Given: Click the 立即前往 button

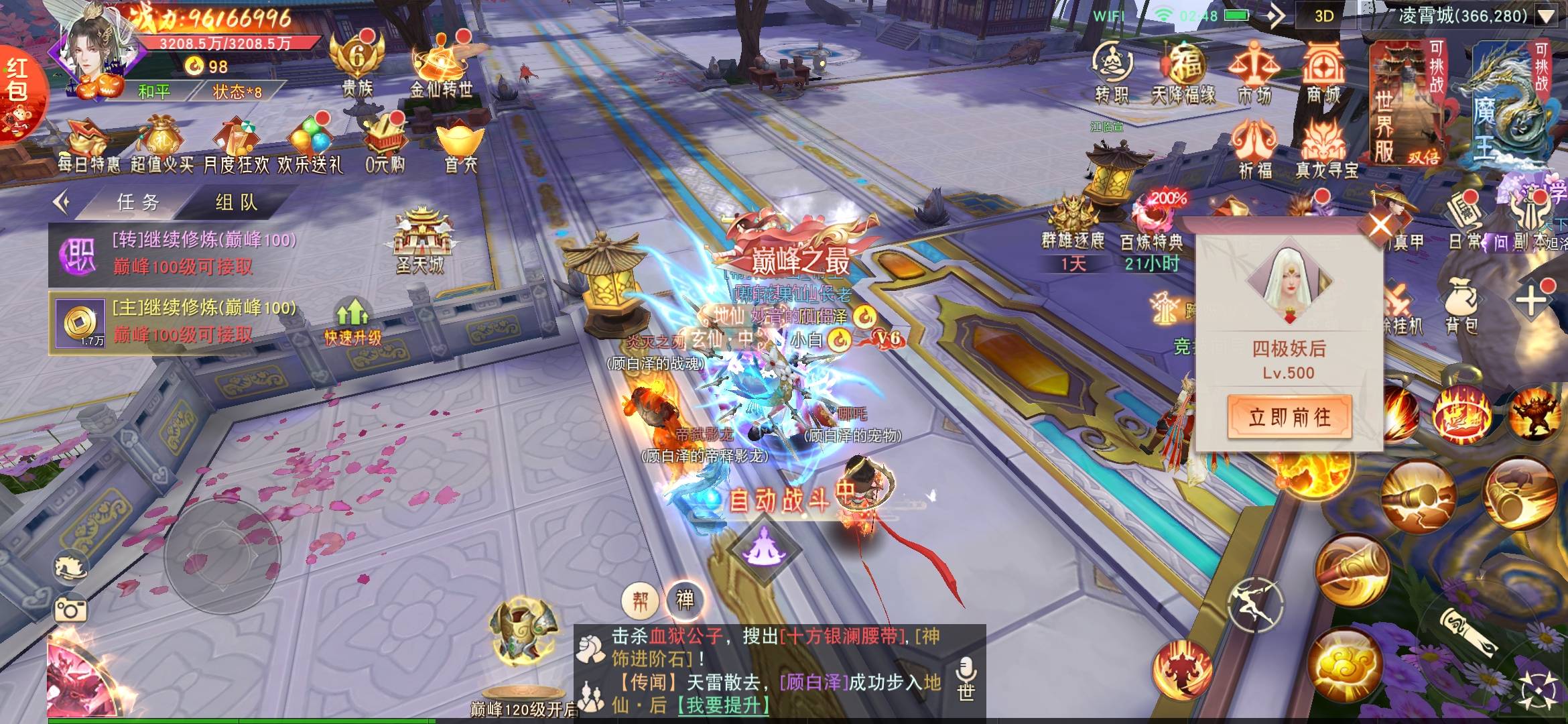Looking at the screenshot, I should (x=1289, y=417).
